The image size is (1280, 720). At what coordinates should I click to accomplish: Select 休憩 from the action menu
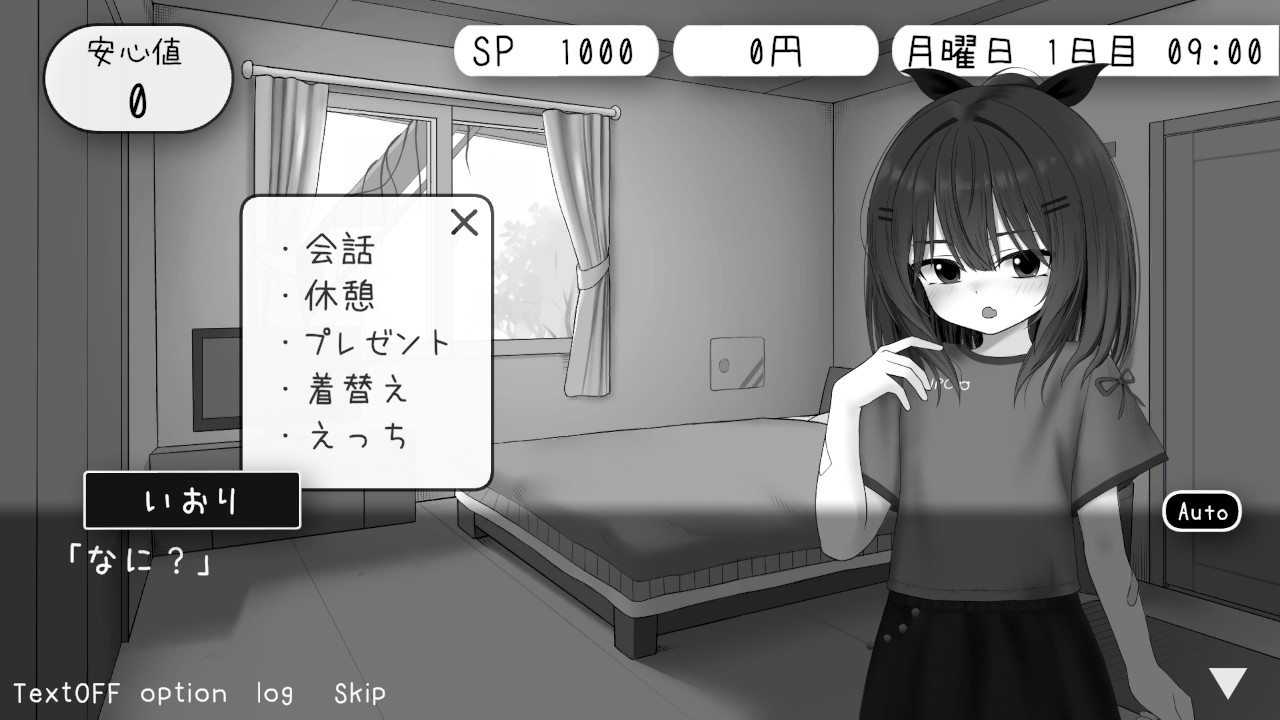338,297
